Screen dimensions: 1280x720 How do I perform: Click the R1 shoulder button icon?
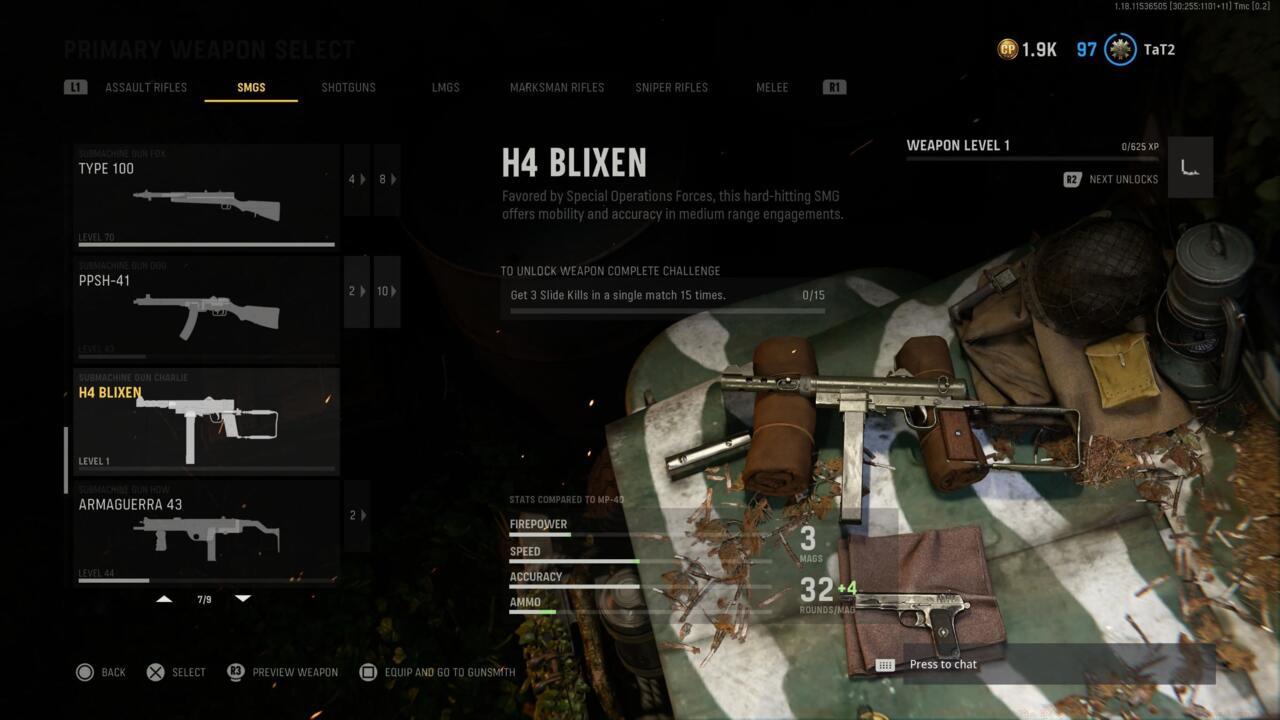coord(834,87)
